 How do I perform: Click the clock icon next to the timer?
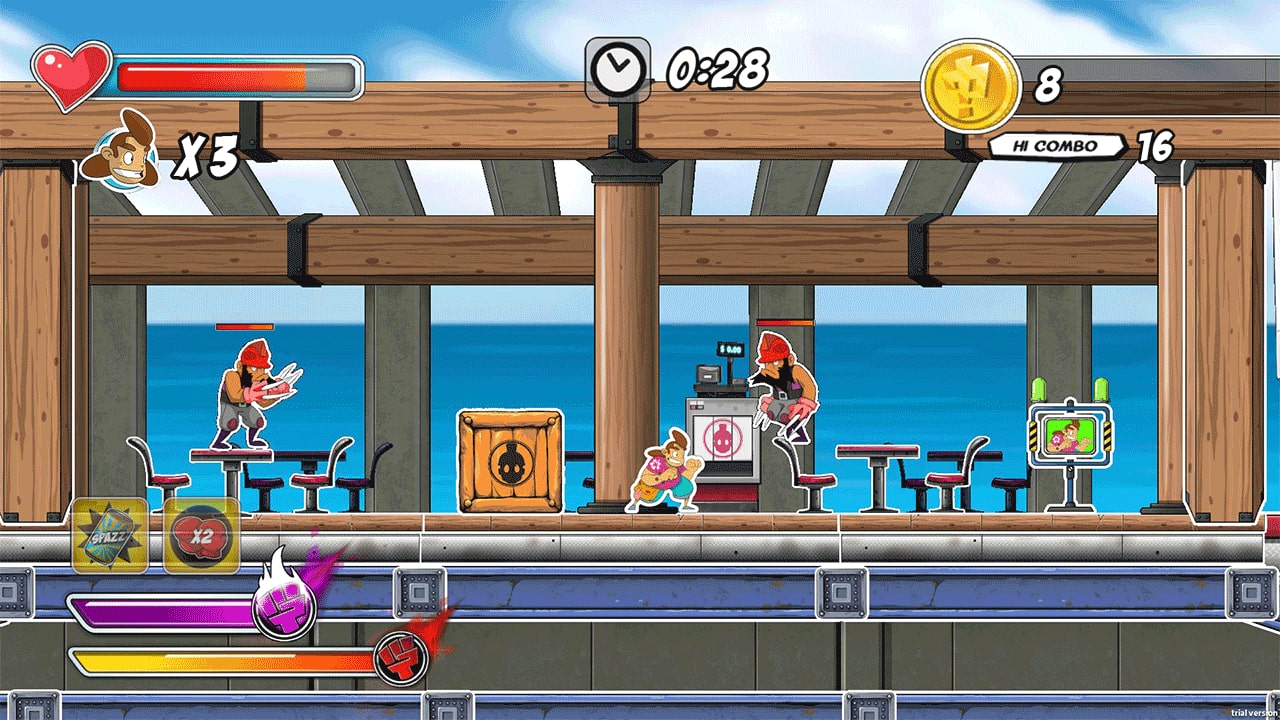pyautogui.click(x=619, y=67)
